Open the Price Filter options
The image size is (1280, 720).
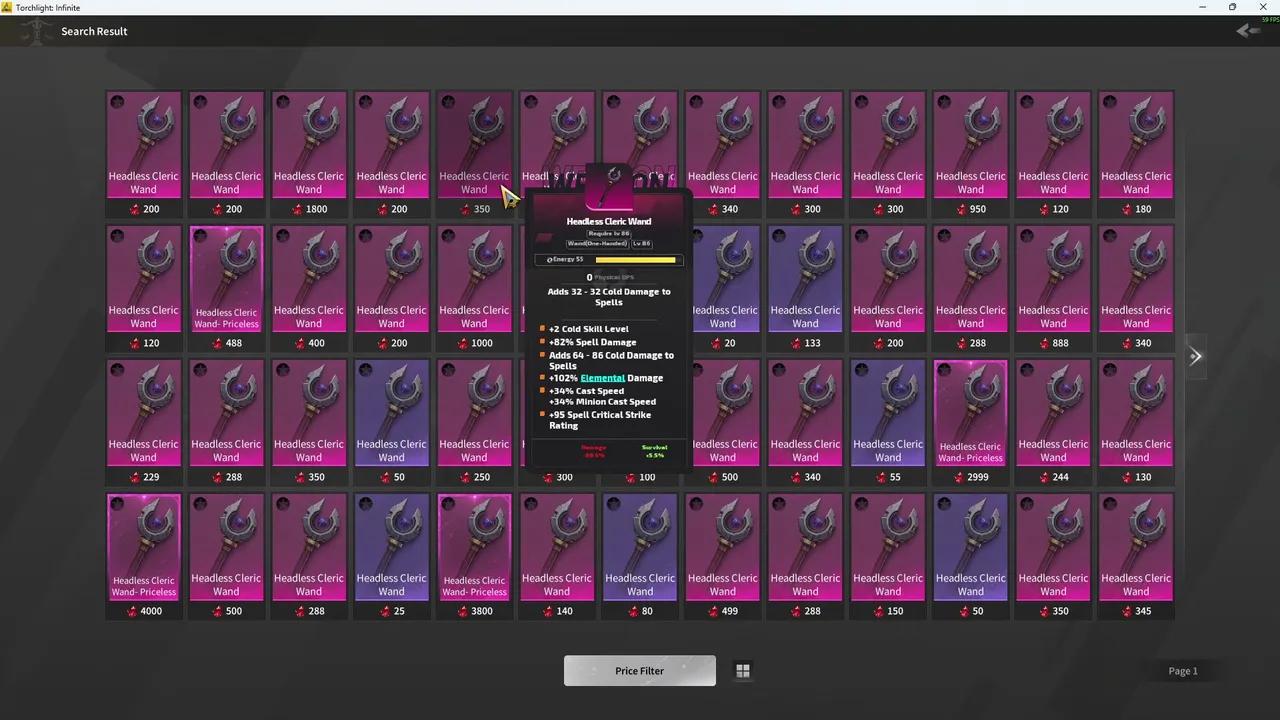tap(639, 670)
